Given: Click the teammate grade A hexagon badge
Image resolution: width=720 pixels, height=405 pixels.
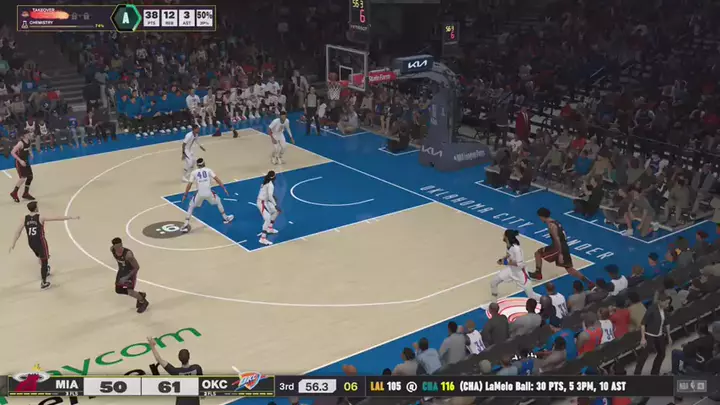Looking at the screenshot, I should [125, 17].
